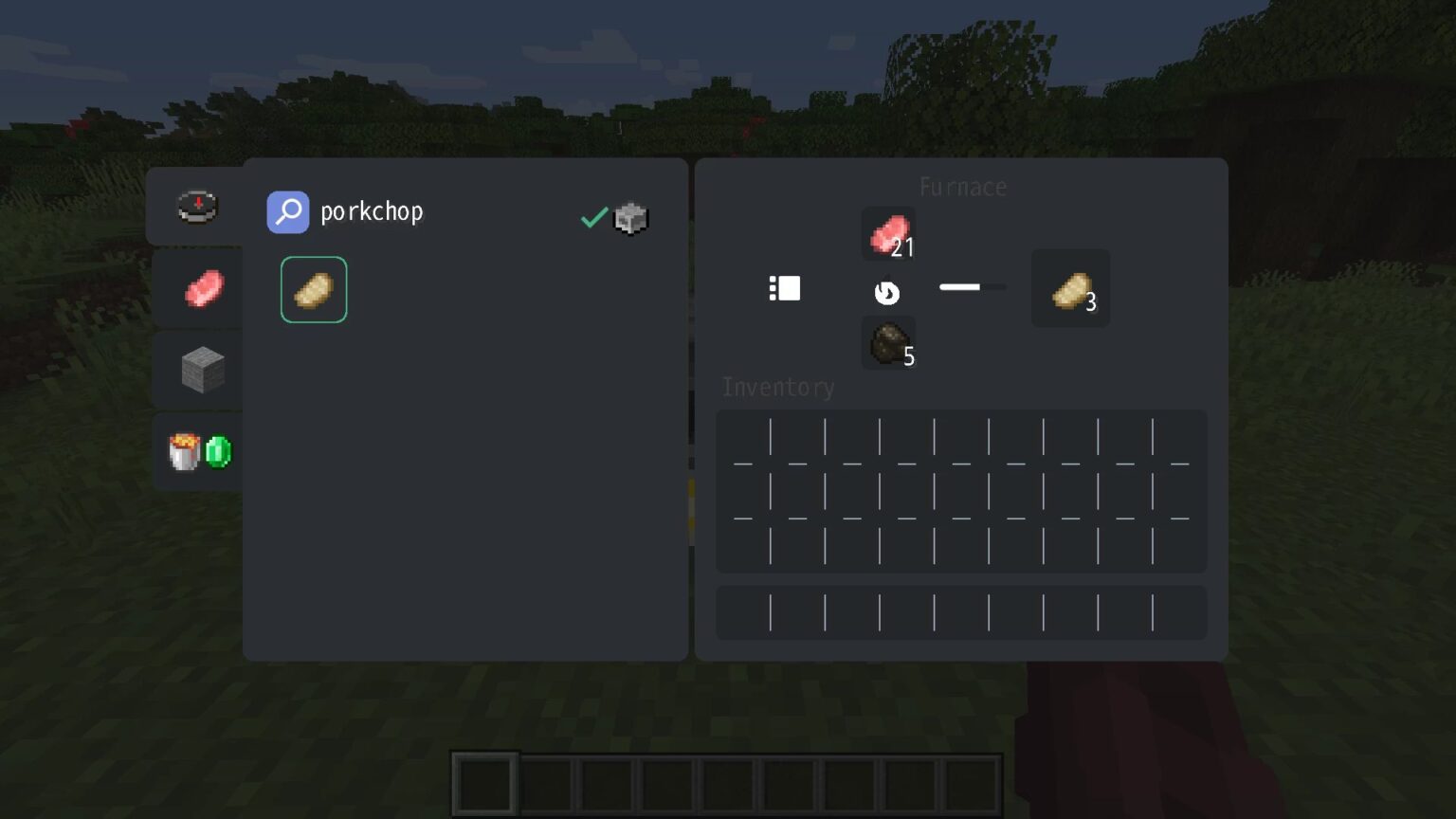Click the Furnace heading text

click(962, 187)
